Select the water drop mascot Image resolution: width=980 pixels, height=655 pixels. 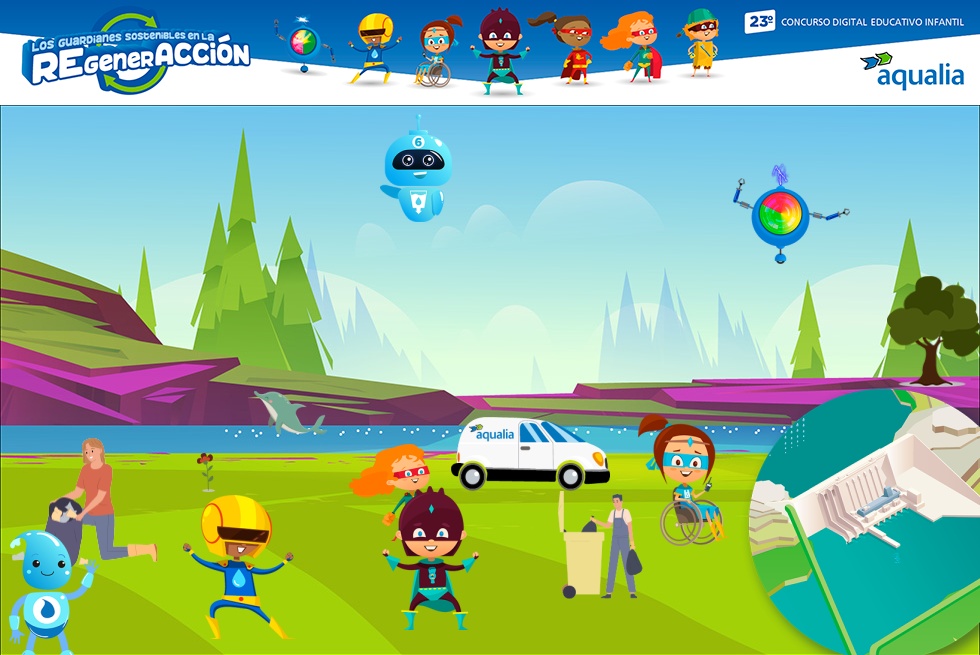pos(44,588)
